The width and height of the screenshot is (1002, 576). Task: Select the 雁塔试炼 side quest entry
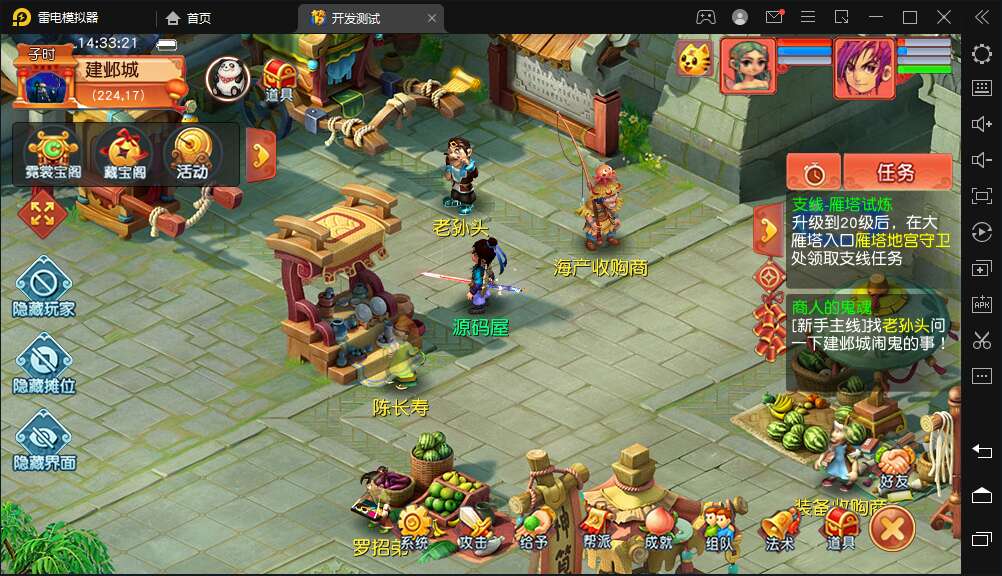pyautogui.click(x=870, y=231)
